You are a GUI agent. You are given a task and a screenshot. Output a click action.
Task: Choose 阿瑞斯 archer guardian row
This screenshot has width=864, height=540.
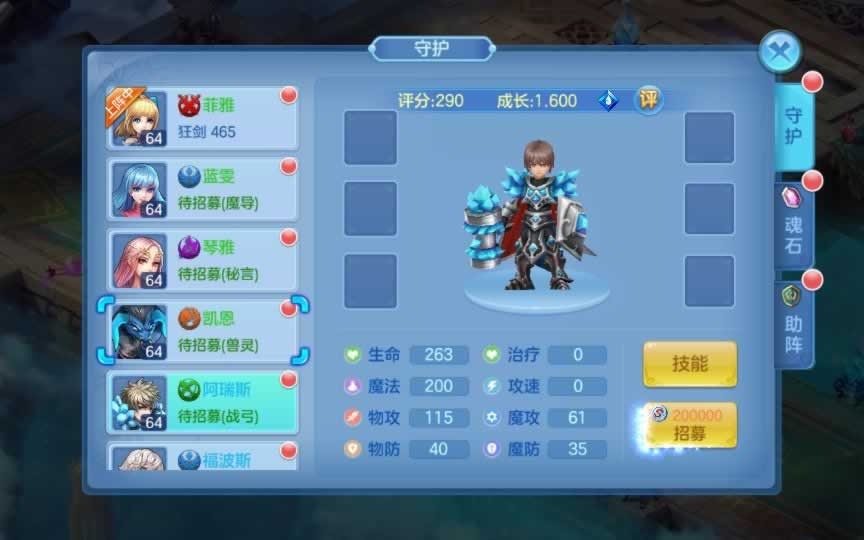pyautogui.click(x=203, y=402)
